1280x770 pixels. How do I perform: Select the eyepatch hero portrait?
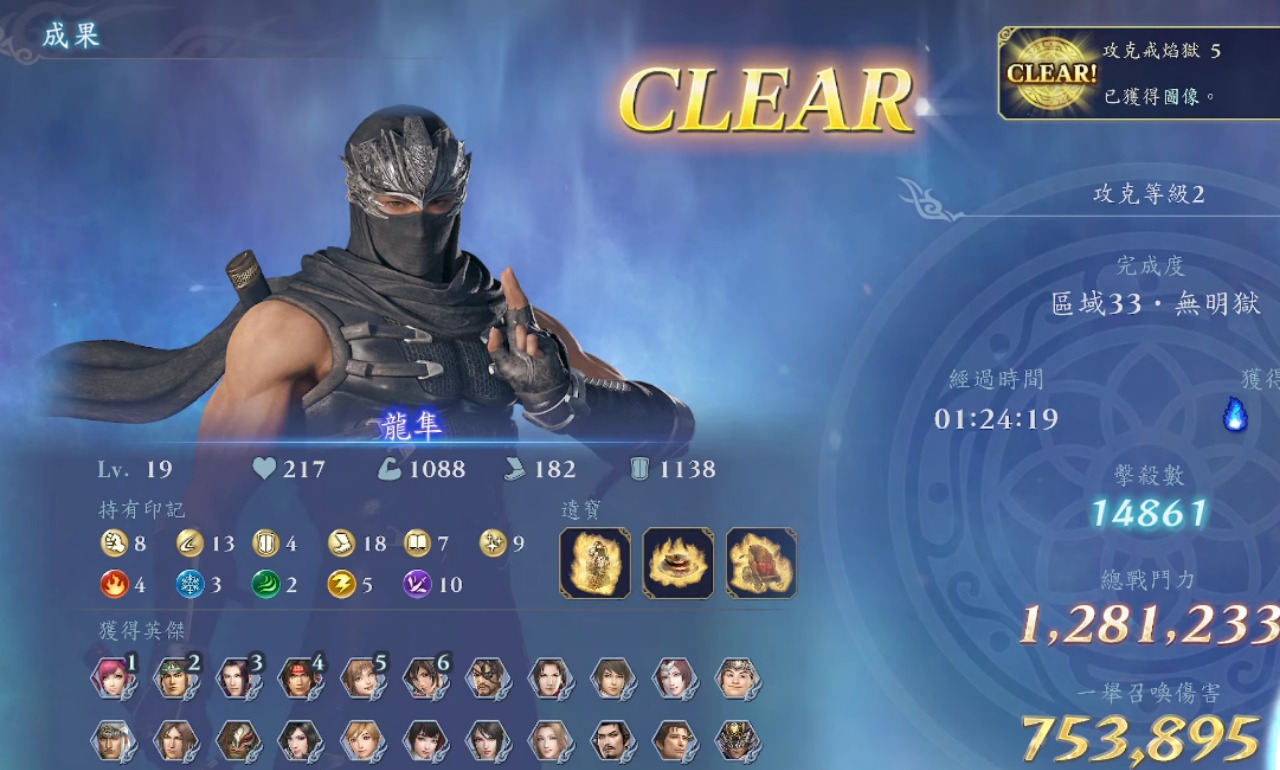coord(486,678)
